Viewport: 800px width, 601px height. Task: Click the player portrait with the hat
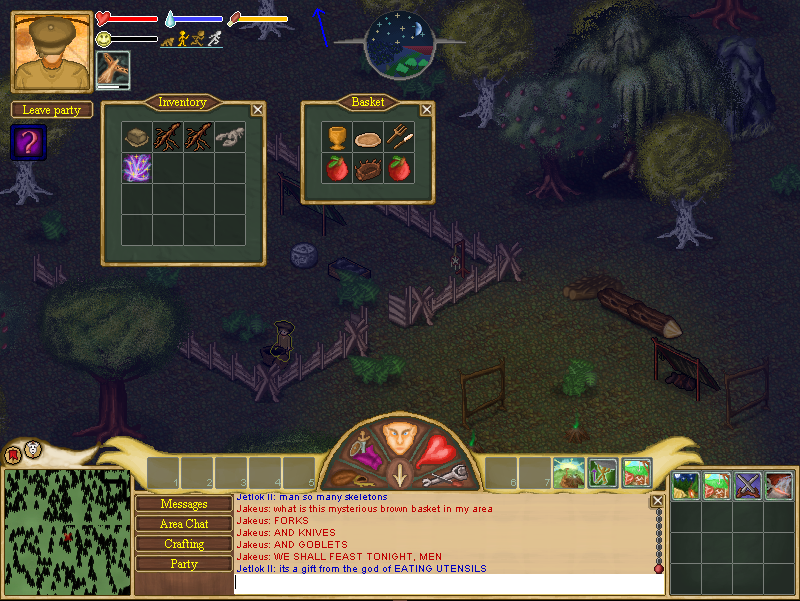pyautogui.click(x=52, y=51)
